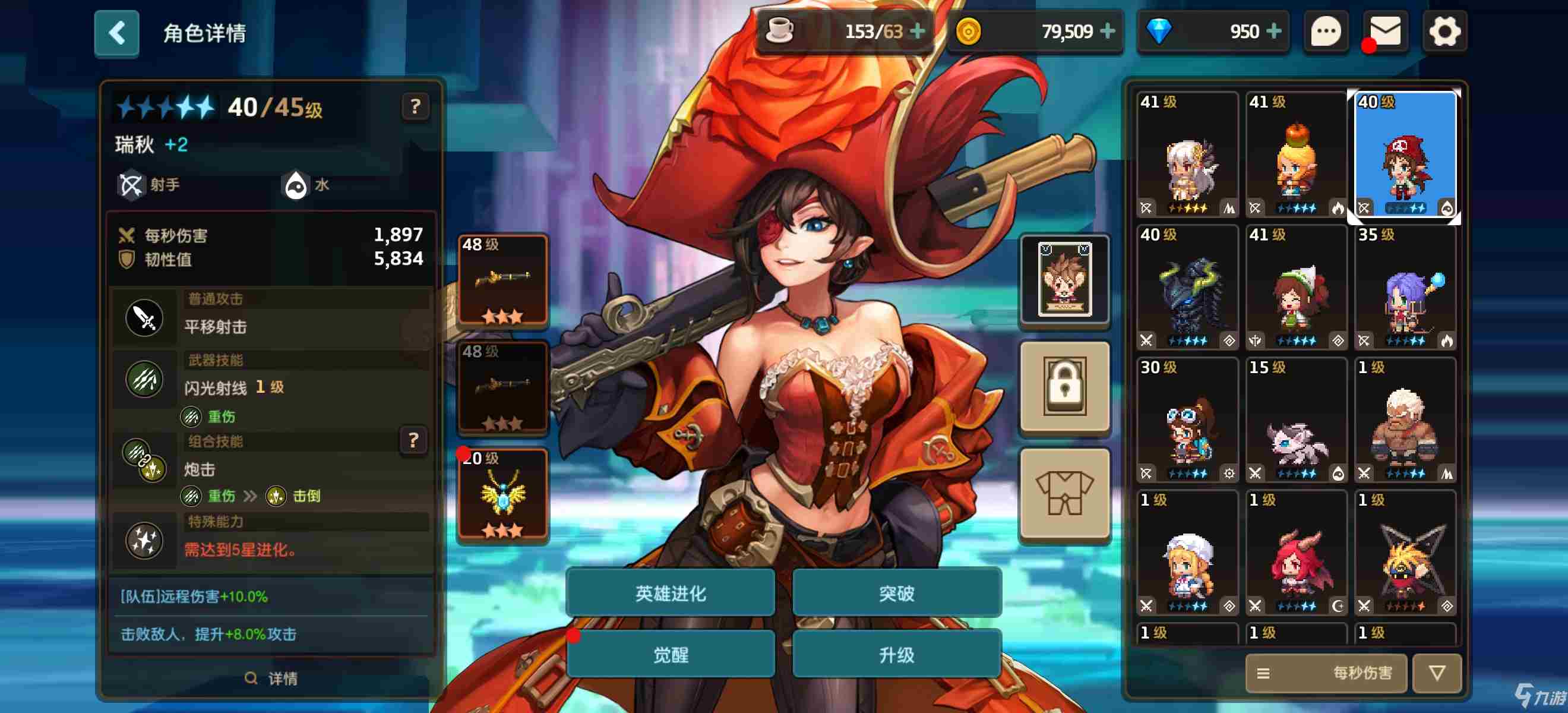Viewport: 1568px width, 713px height.
Task: Open the settings gear icon
Action: [x=1445, y=31]
